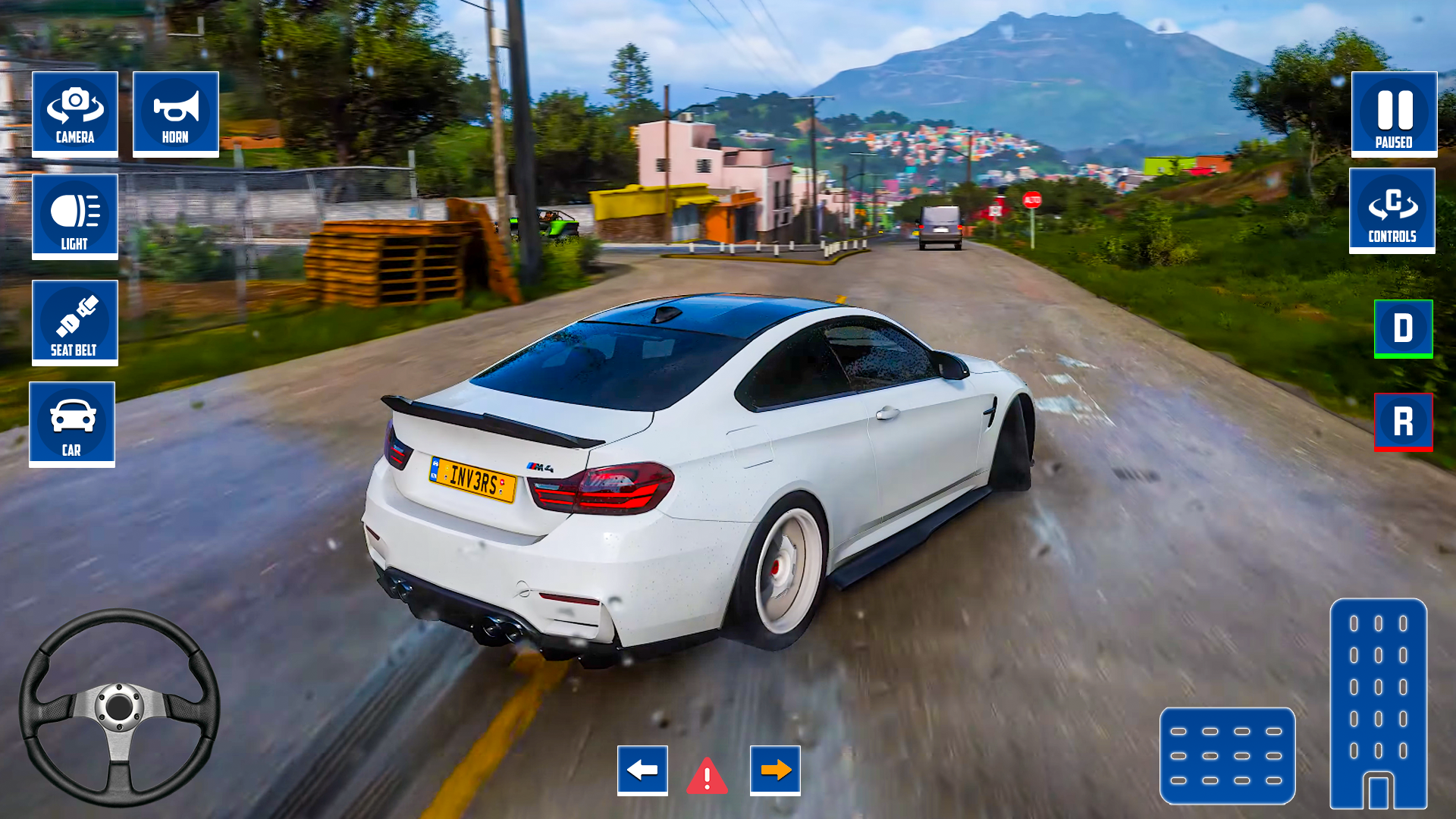The height and width of the screenshot is (819, 1456).
Task: Open the Controls options
Action: pyautogui.click(x=1392, y=210)
